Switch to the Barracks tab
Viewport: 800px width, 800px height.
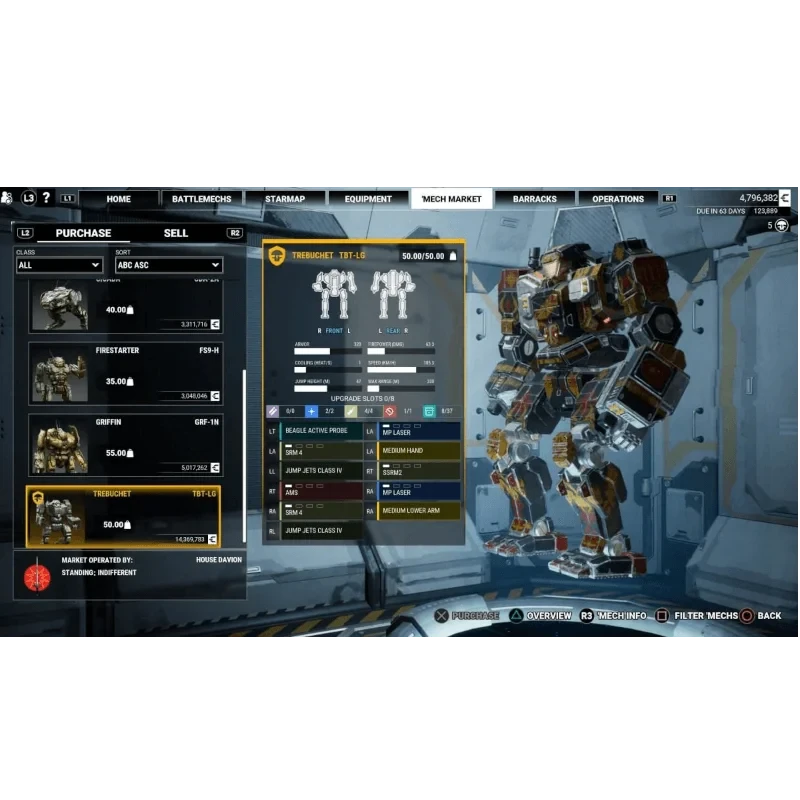[x=535, y=199]
